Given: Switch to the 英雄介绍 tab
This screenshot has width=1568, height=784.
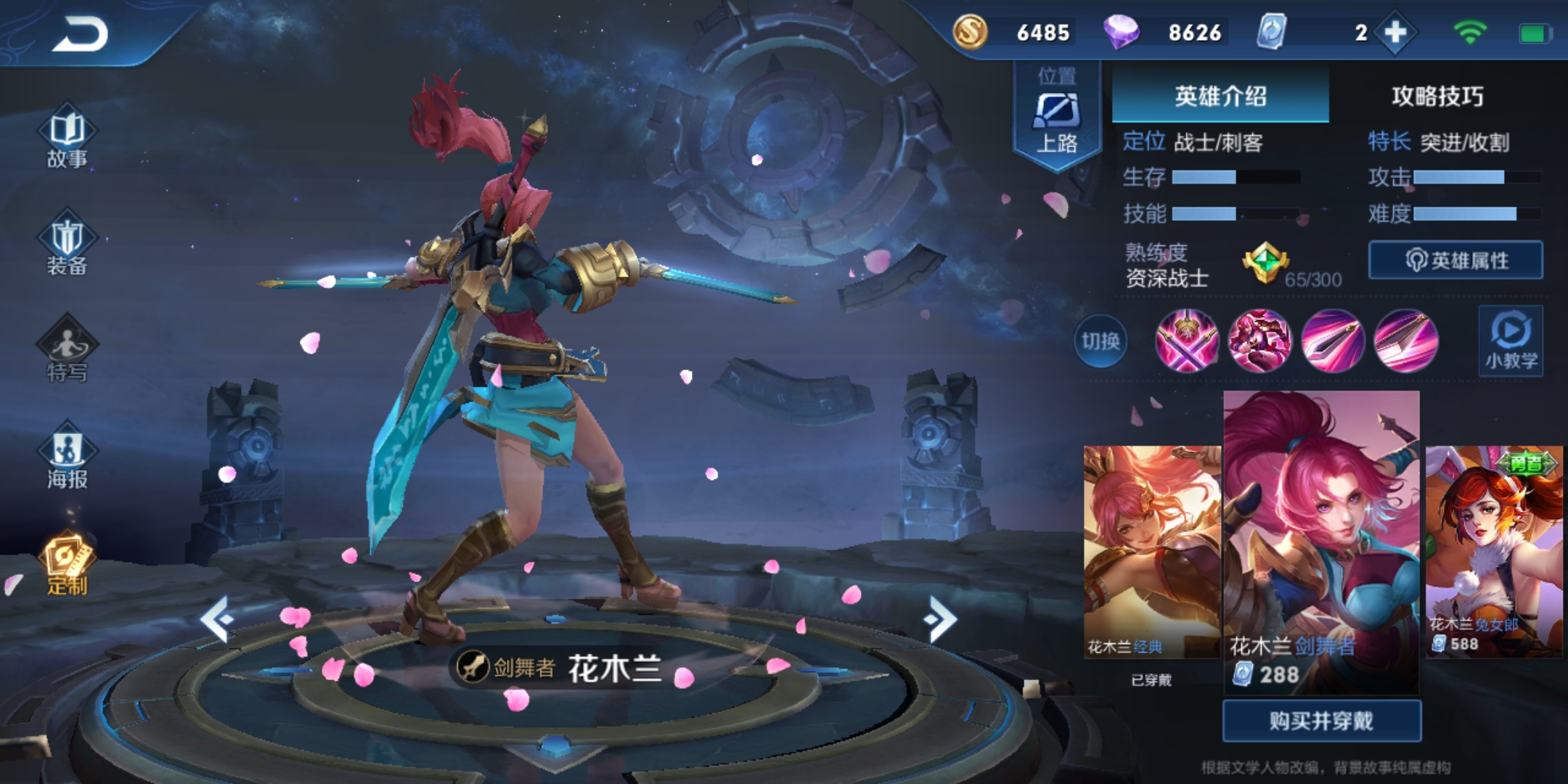Looking at the screenshot, I should click(x=1220, y=94).
